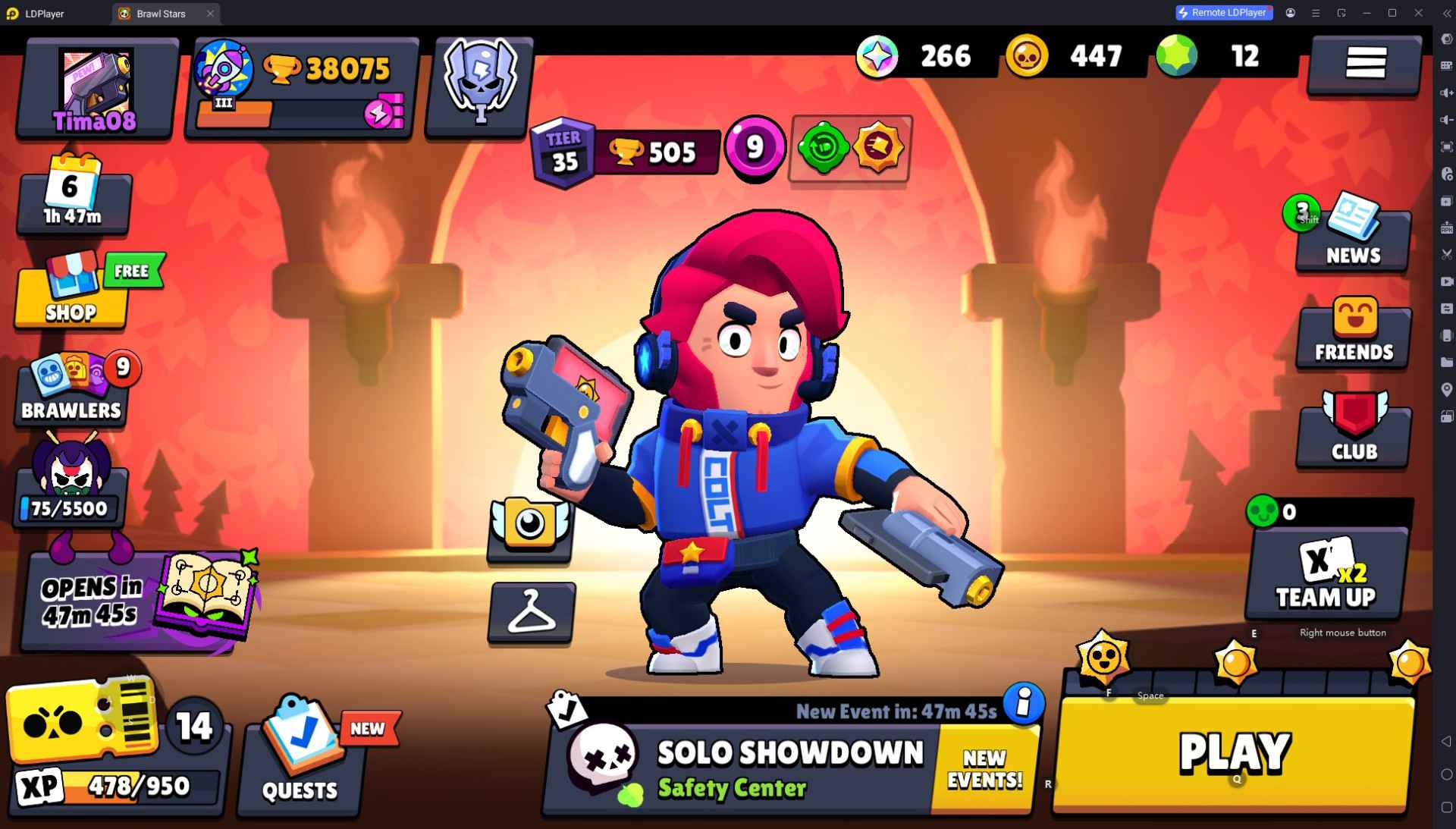Open the News panel

click(1352, 235)
